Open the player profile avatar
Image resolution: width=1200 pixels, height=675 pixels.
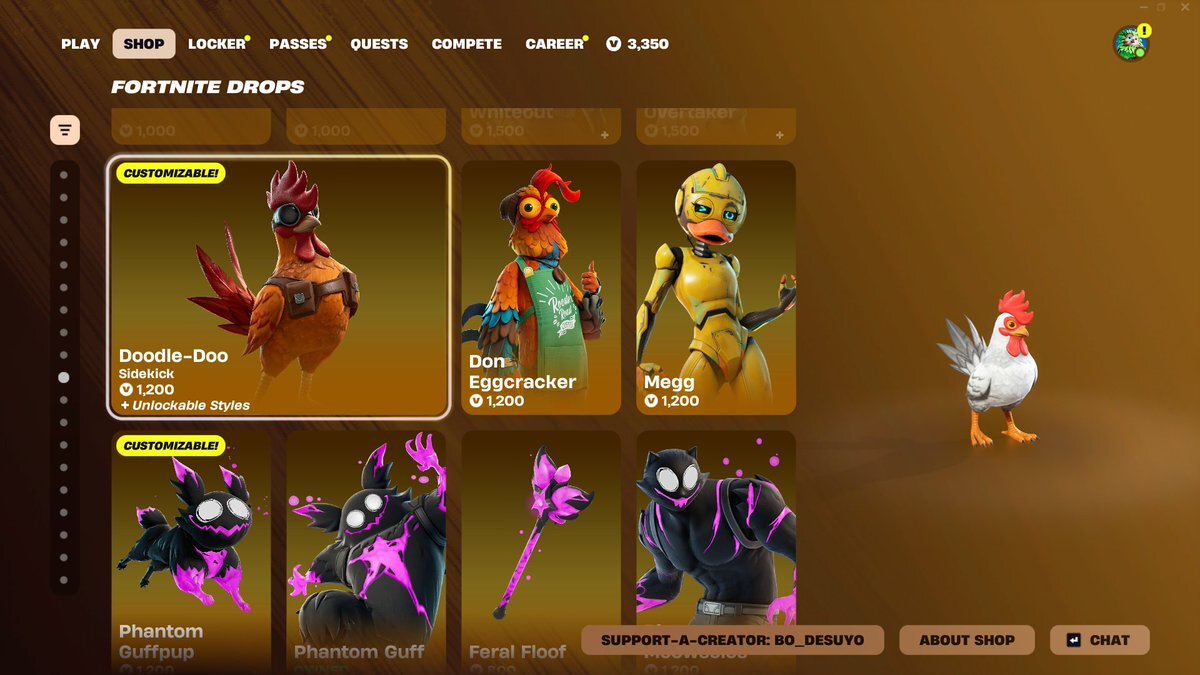point(1131,44)
